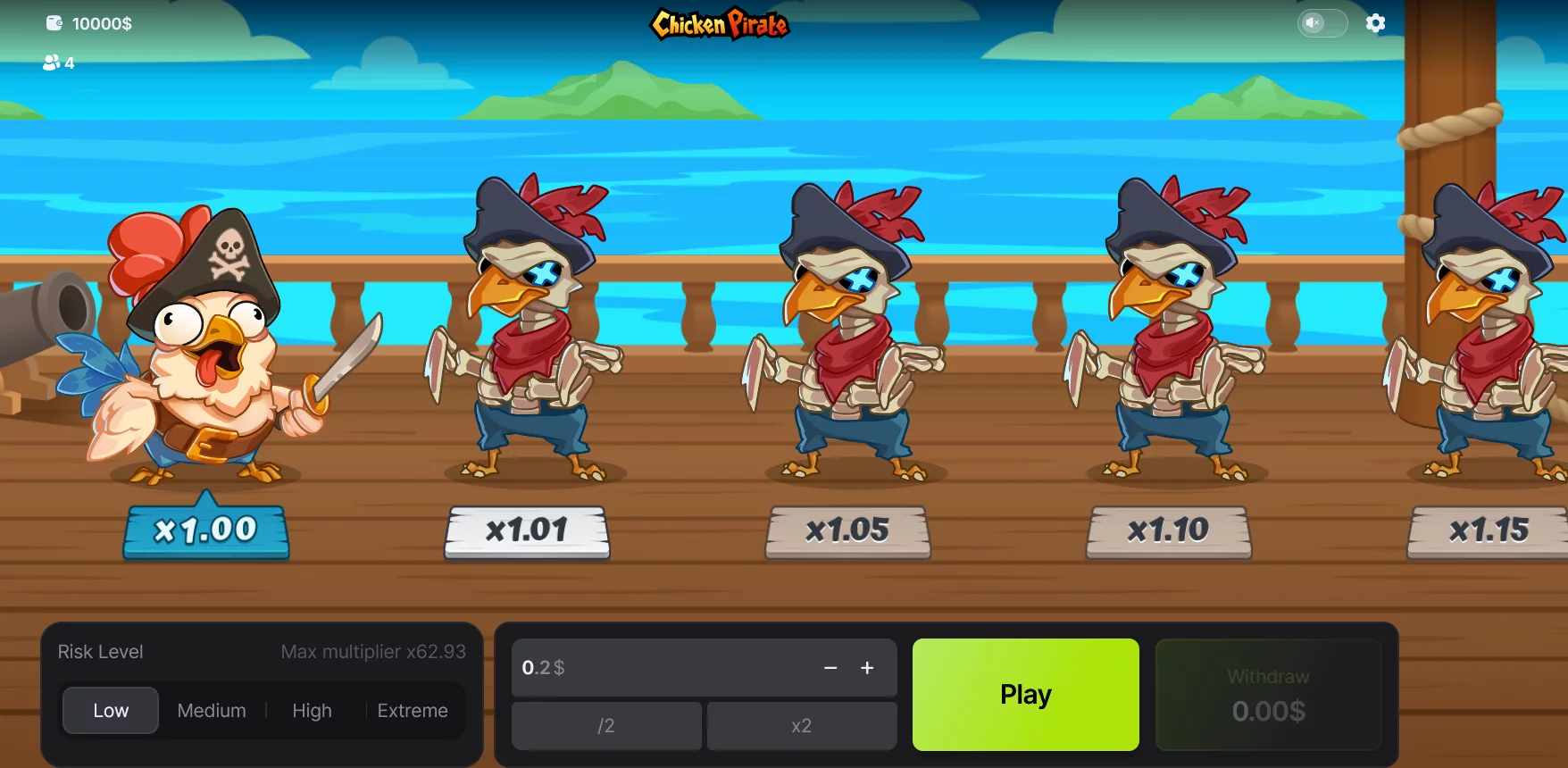Start the round with the Play button
Screen dimensions: 1568x768
pyautogui.click(x=1025, y=694)
